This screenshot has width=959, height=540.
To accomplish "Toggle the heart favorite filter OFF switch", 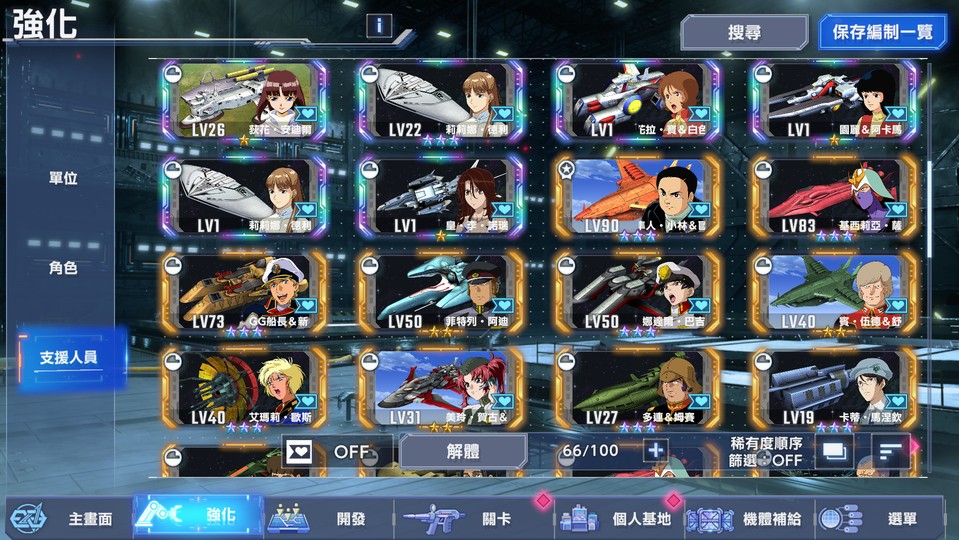I will (331, 451).
